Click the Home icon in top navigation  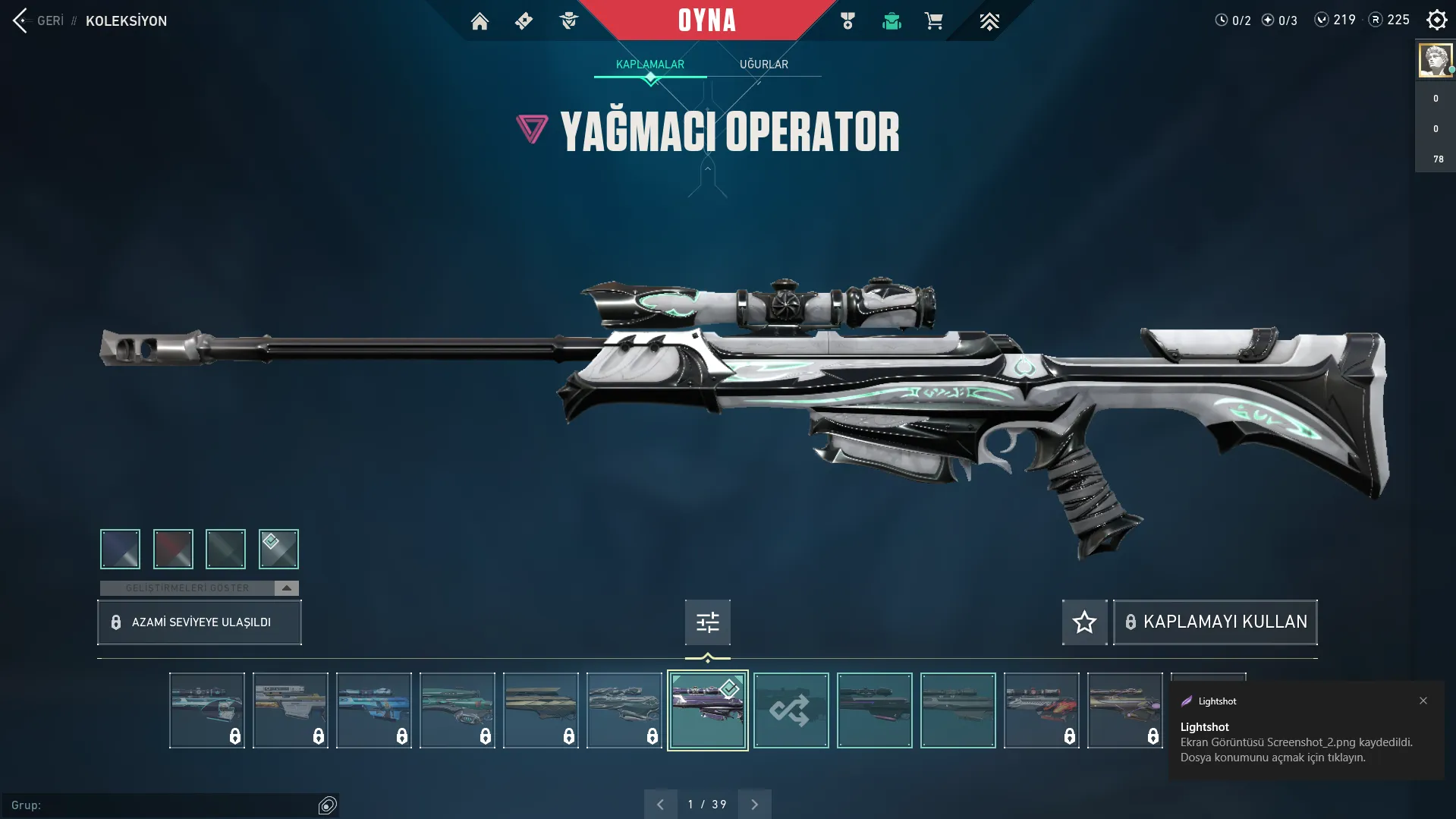(x=480, y=21)
